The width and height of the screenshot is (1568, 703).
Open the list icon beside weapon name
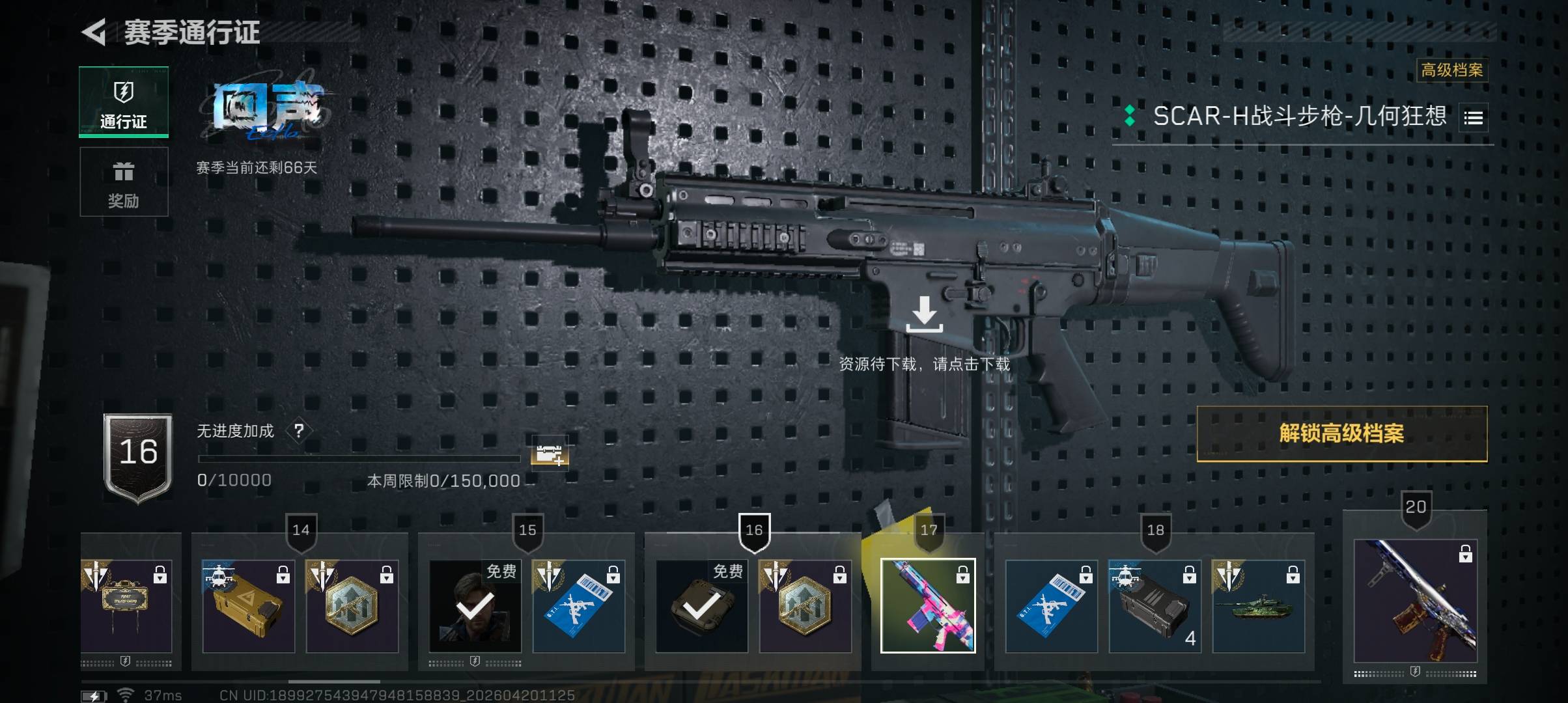[1473, 118]
